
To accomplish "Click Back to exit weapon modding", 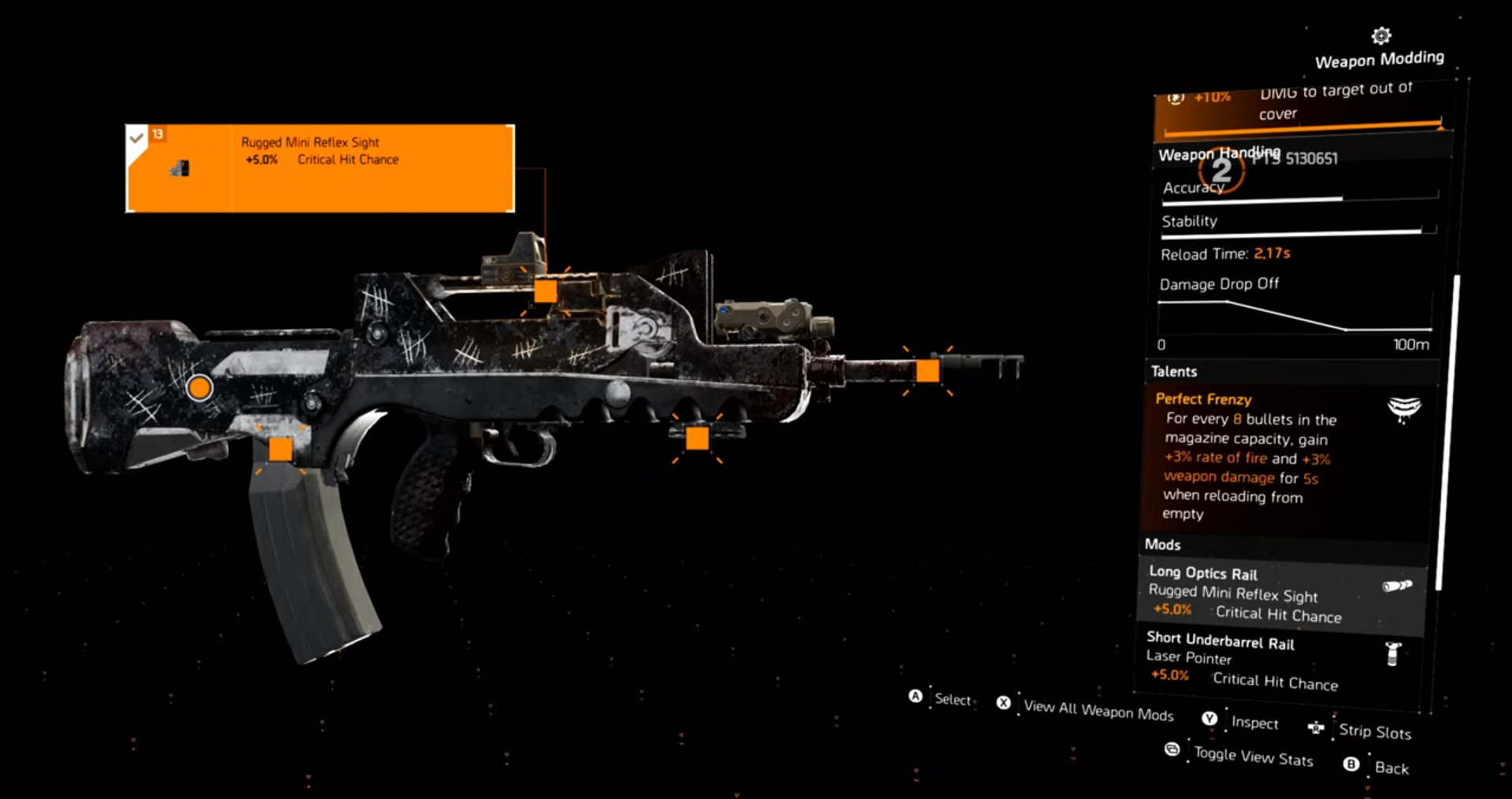I will [1394, 768].
